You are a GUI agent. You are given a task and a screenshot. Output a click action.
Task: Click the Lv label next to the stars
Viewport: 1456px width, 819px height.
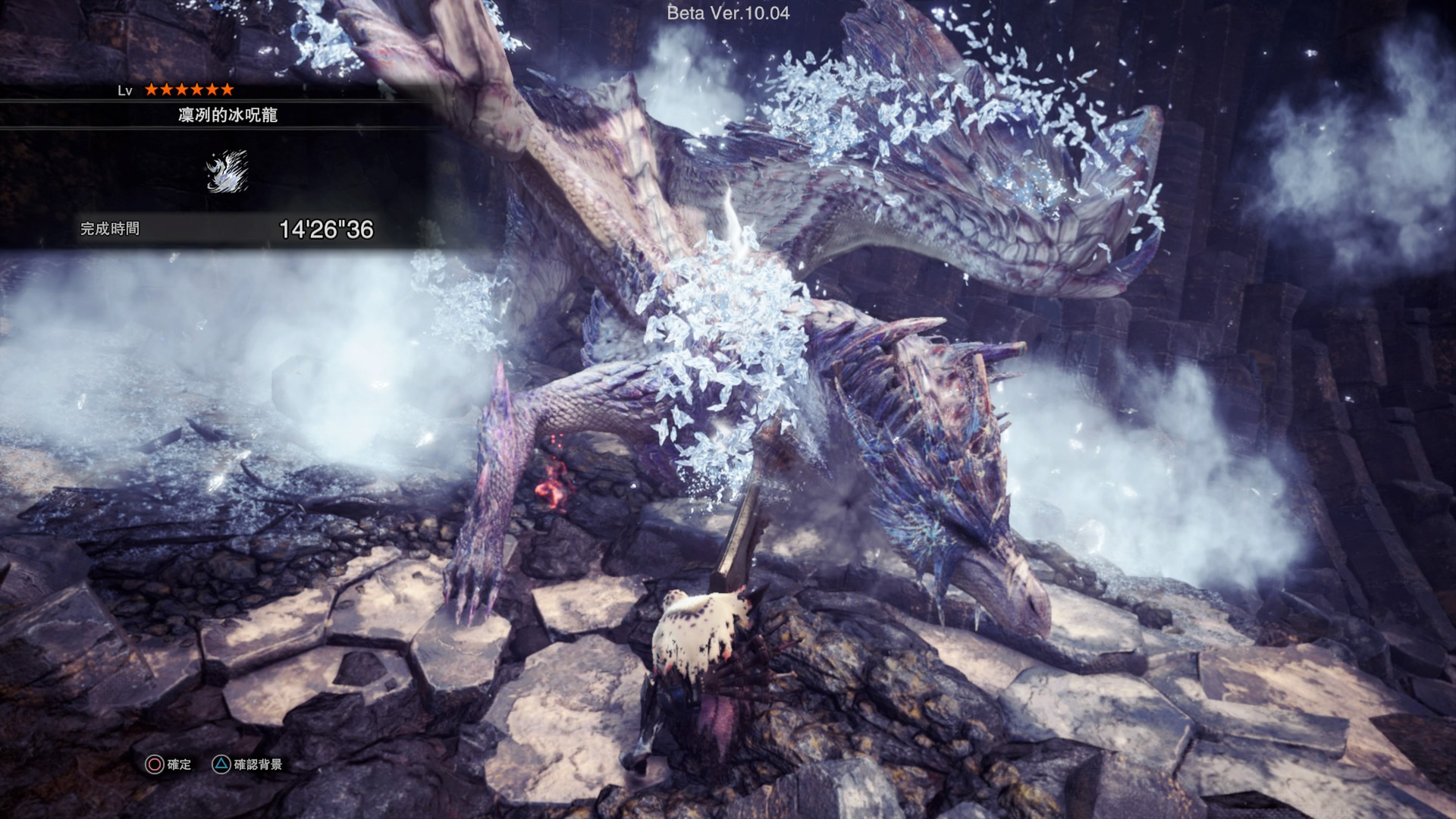[x=124, y=91]
